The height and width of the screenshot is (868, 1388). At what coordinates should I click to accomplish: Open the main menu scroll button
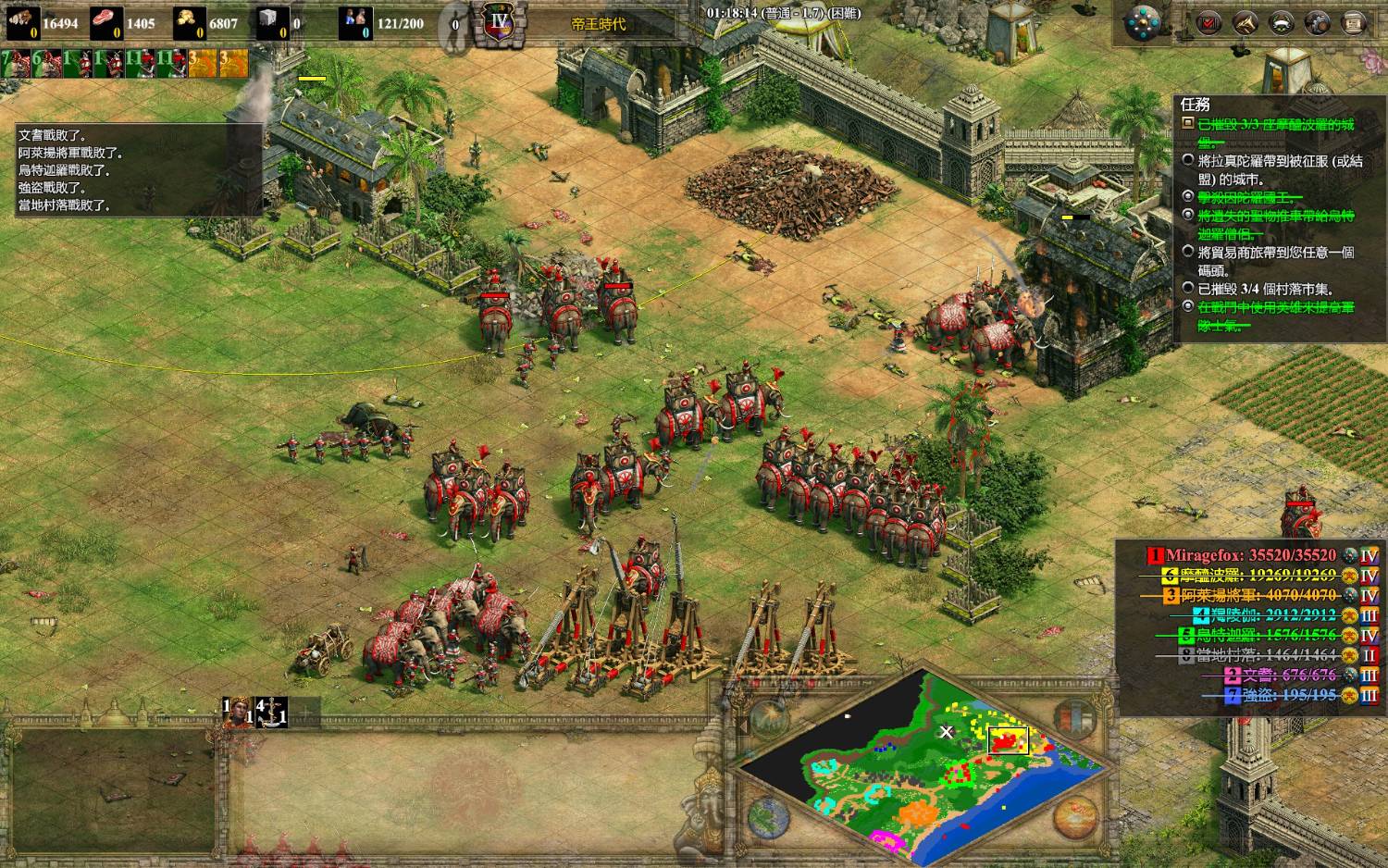coord(1352,23)
